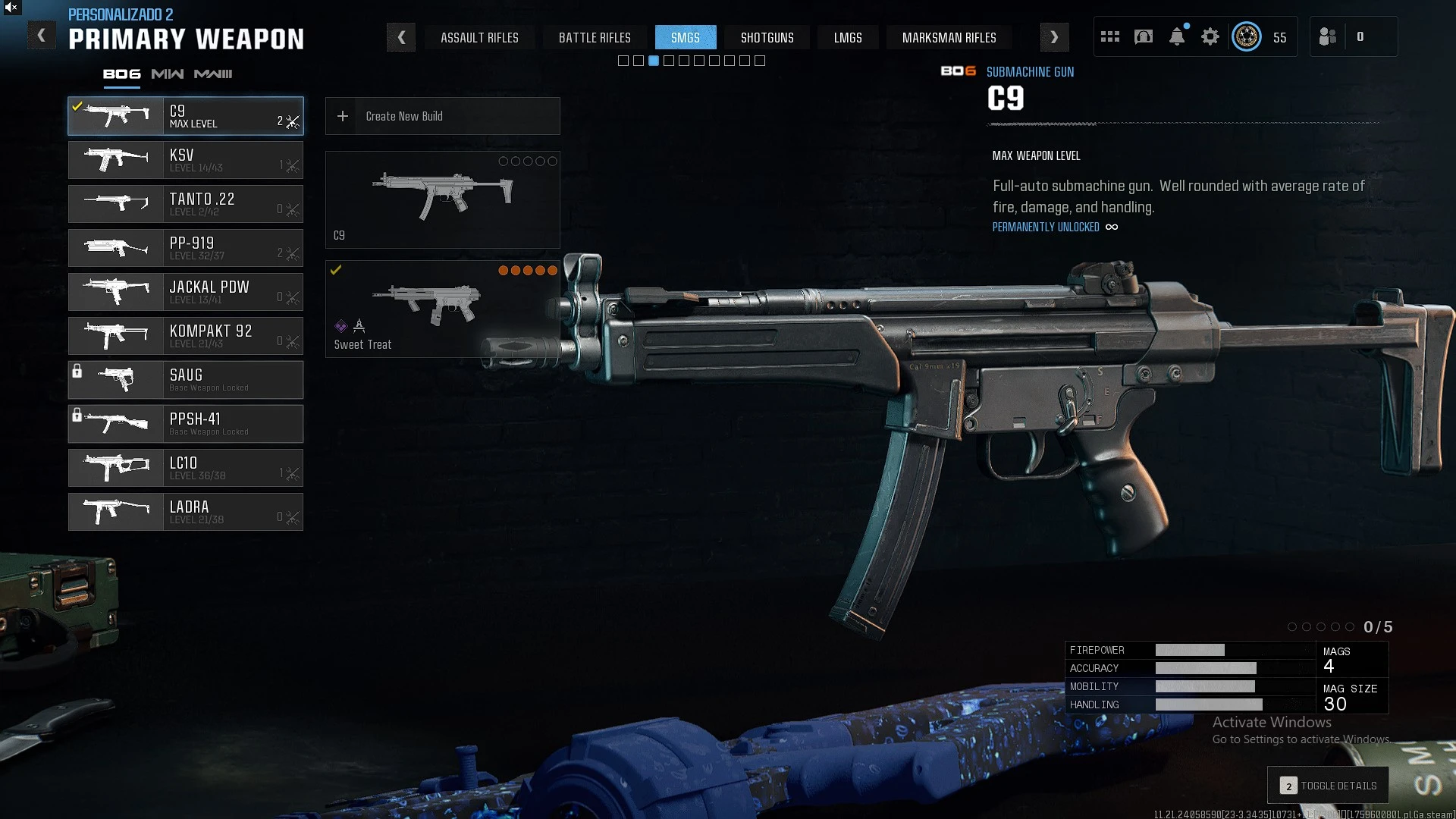1456x819 pixels.
Task: Switch to the Assault Rifles tab
Action: click(x=479, y=38)
